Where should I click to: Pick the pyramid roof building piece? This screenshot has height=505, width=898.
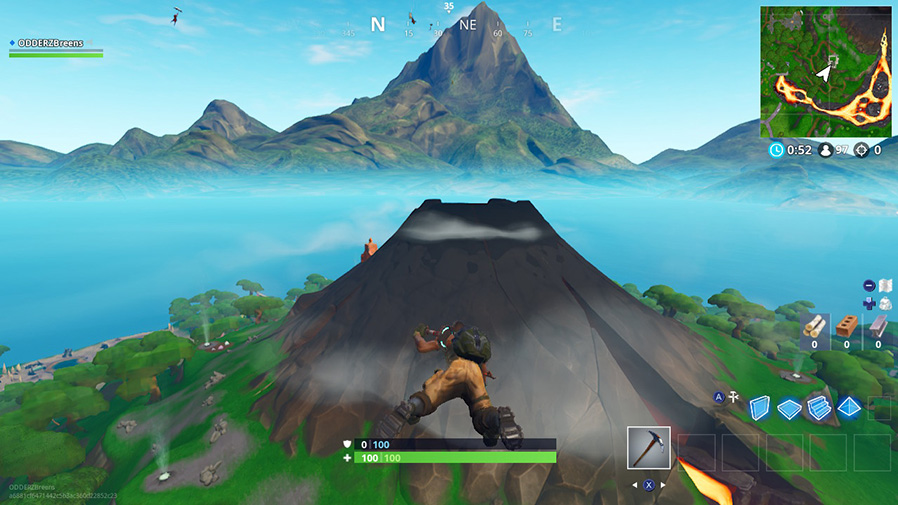pos(849,408)
